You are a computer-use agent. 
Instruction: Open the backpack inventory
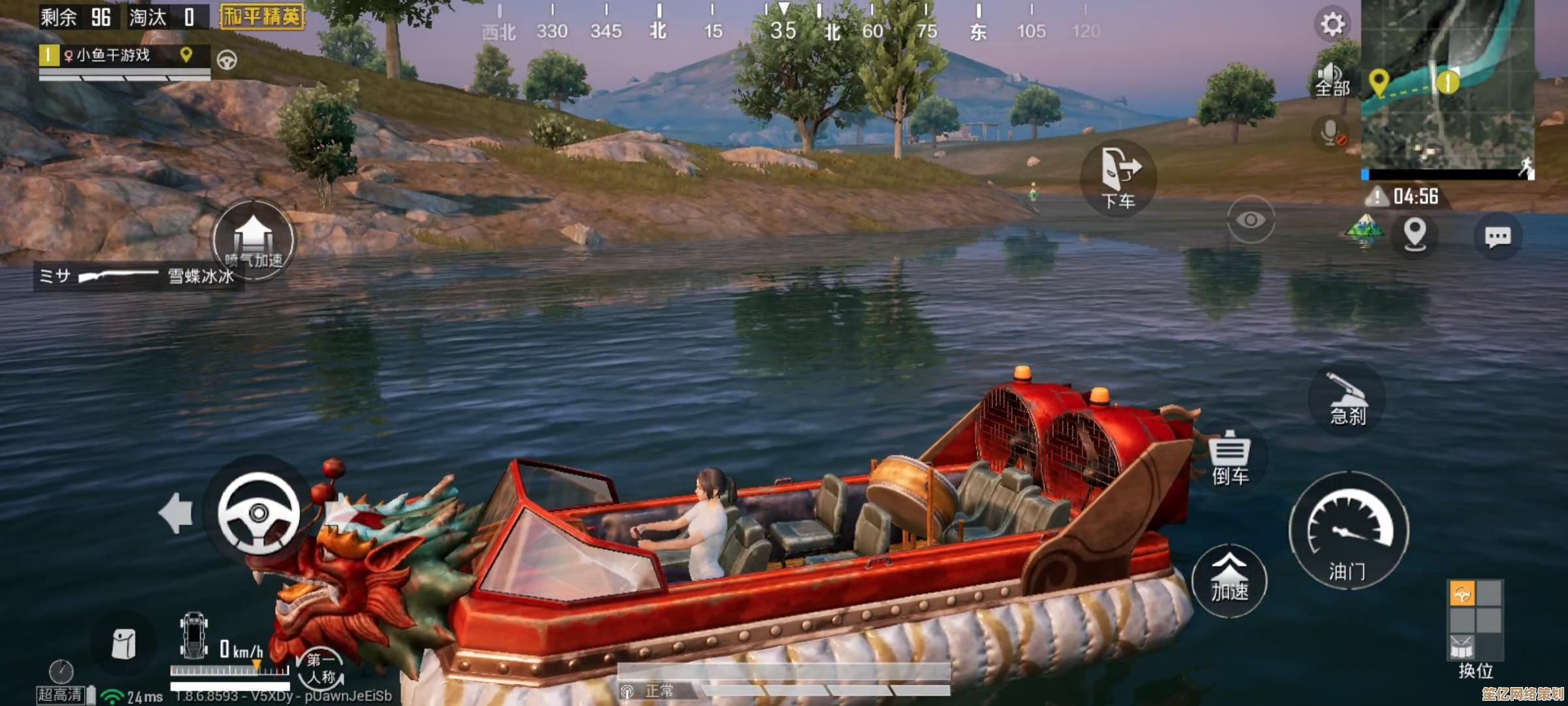tap(123, 644)
